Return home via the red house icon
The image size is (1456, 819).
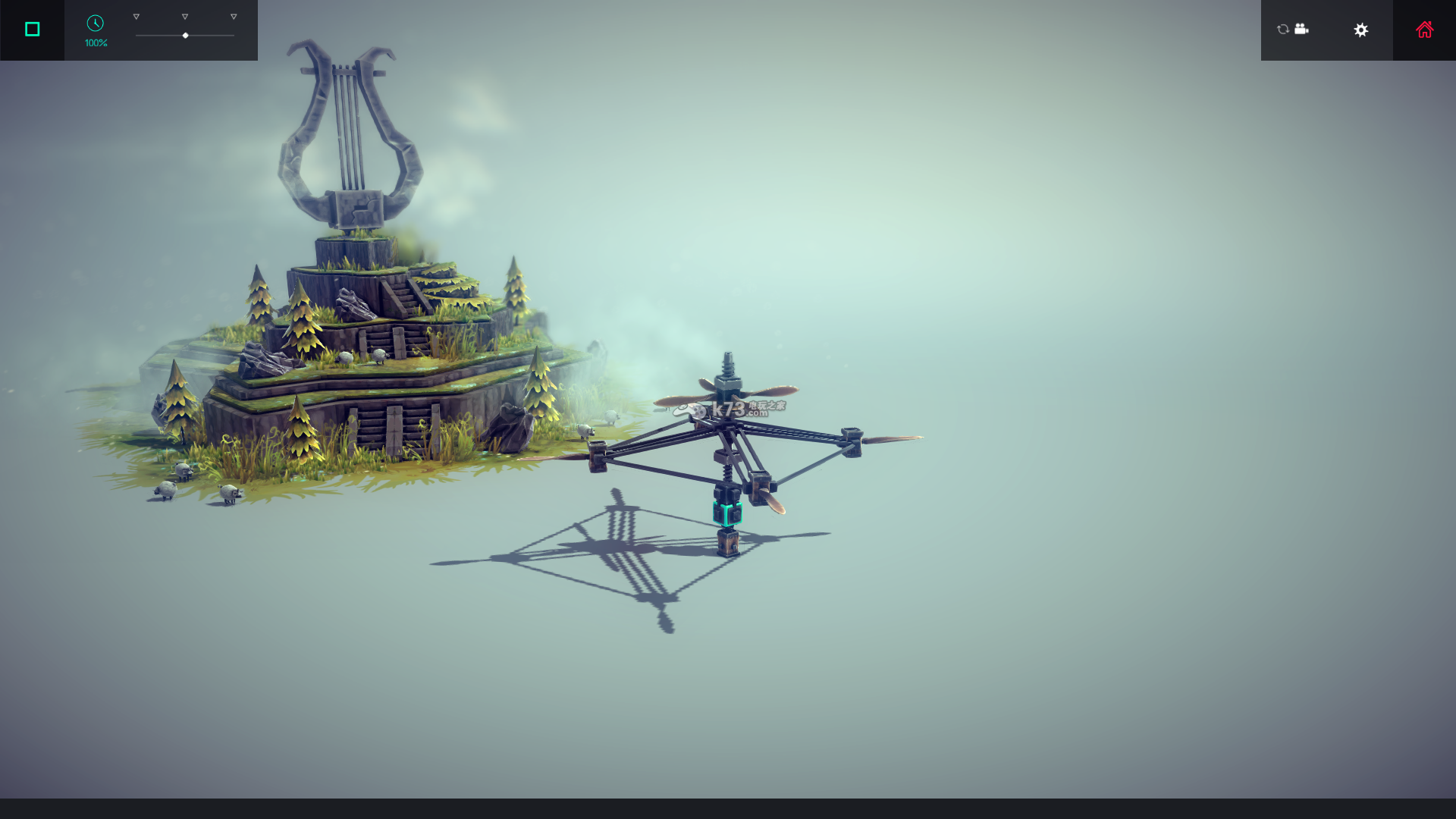[x=1424, y=30]
